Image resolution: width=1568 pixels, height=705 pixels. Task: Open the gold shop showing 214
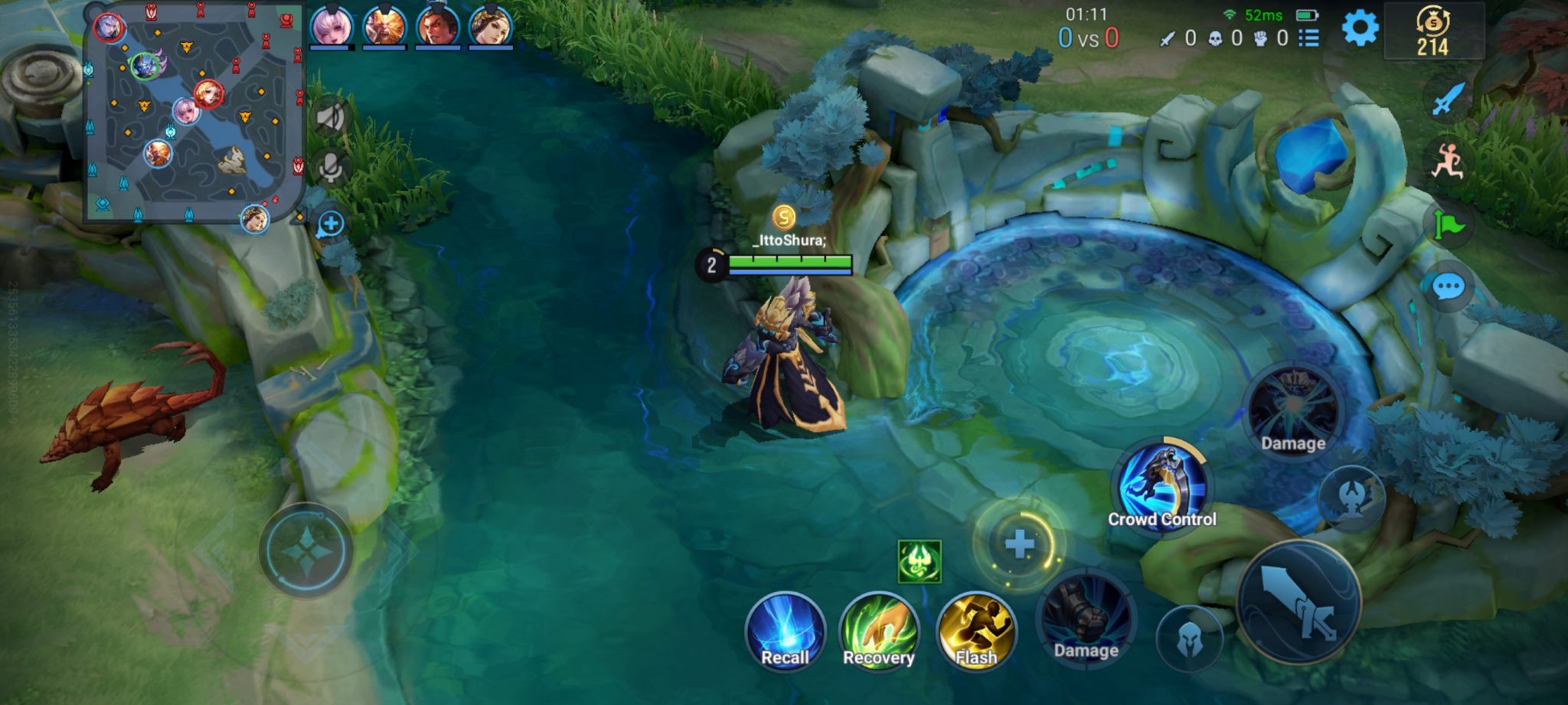click(x=1433, y=32)
